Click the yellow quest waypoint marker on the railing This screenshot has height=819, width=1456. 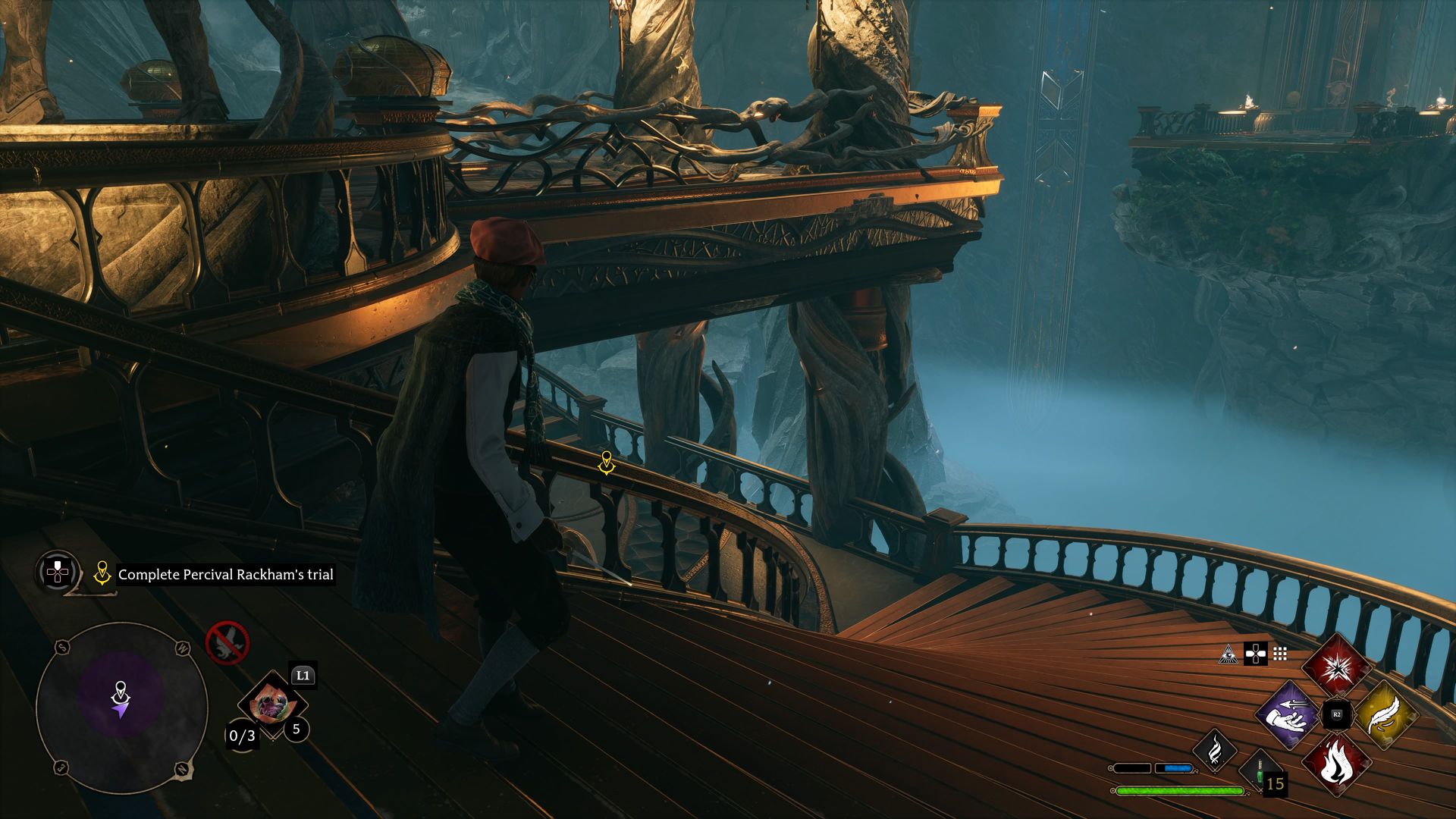[606, 462]
